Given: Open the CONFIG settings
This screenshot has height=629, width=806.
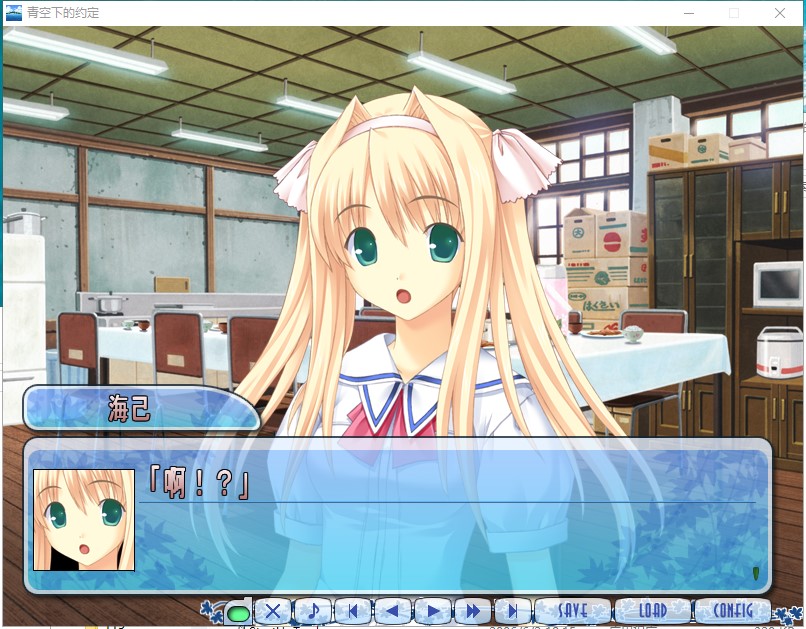Looking at the screenshot, I should coord(732,610).
